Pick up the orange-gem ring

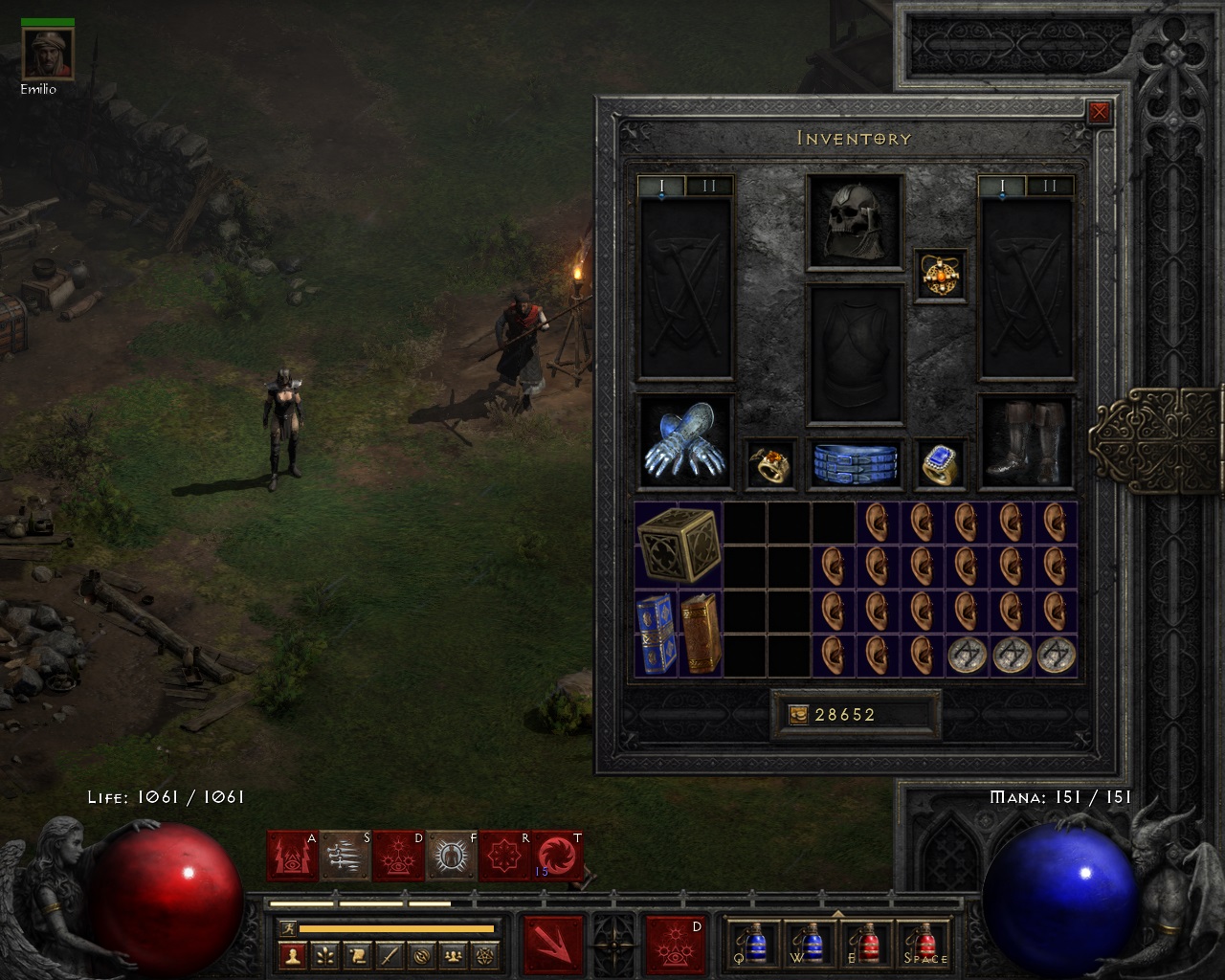click(770, 464)
